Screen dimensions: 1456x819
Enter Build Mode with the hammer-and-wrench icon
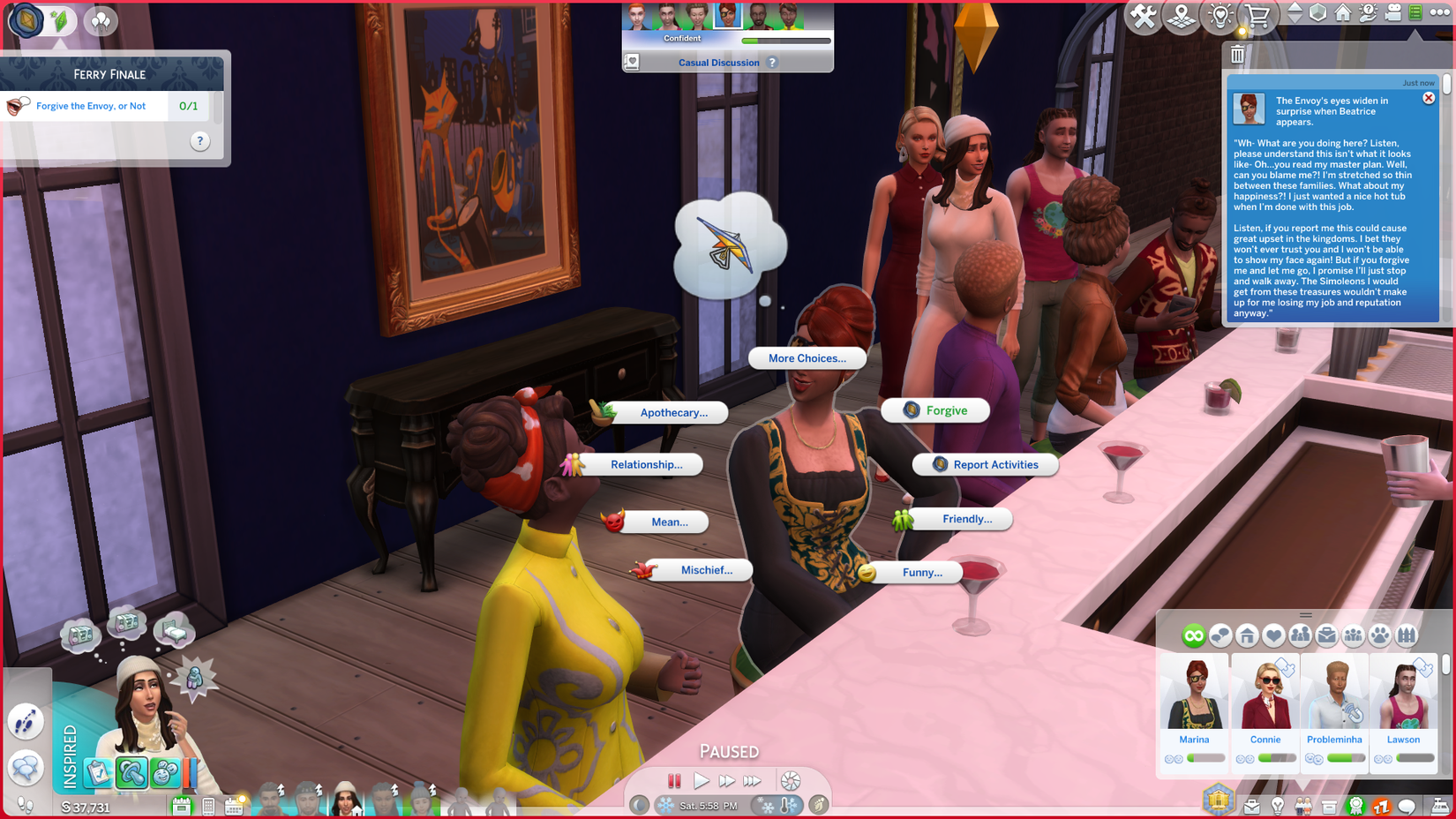click(1142, 15)
